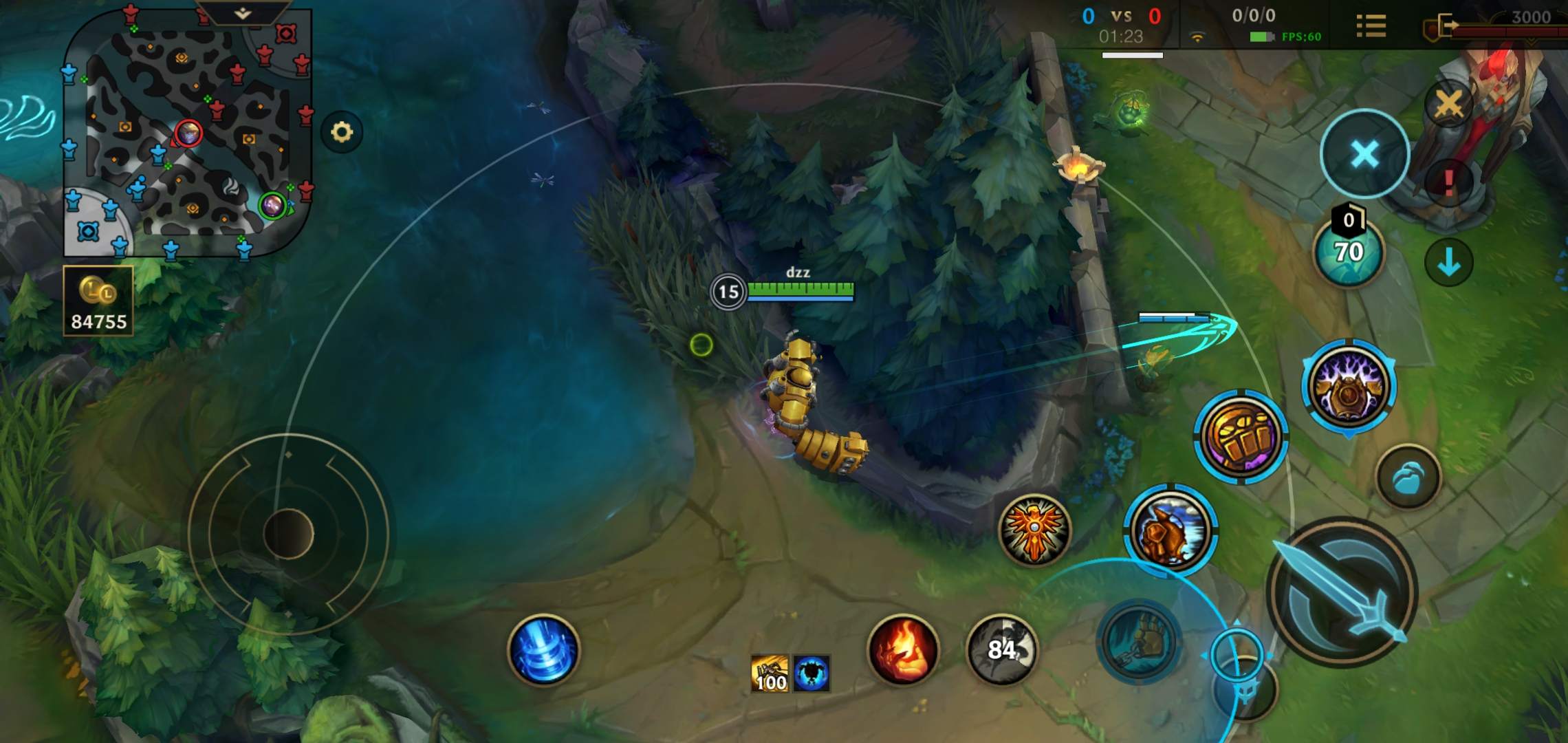Viewport: 1568px width, 743px height.
Task: Use the item slot showing 100
Action: tap(770, 674)
